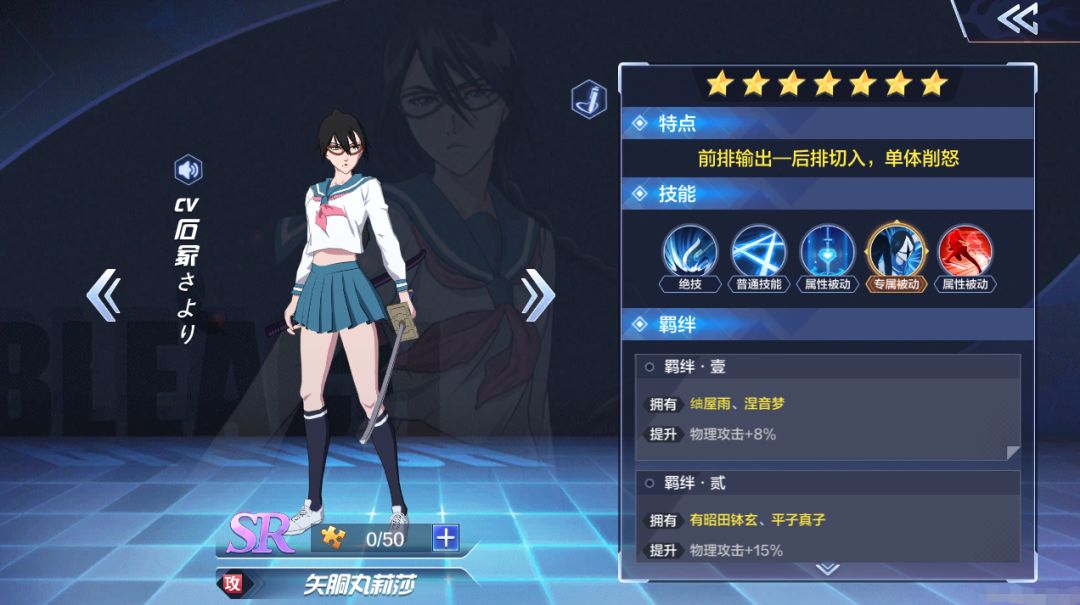The width and height of the screenshot is (1080, 605).
Task: Play the character voice speaker icon
Action: tap(188, 170)
